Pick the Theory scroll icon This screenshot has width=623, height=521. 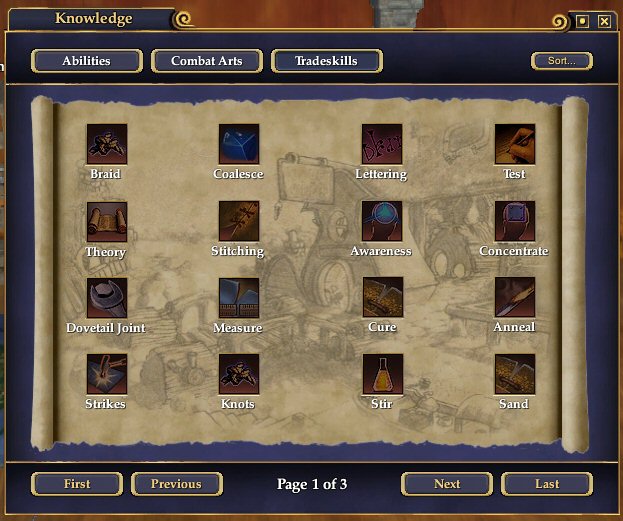pyautogui.click(x=106, y=221)
